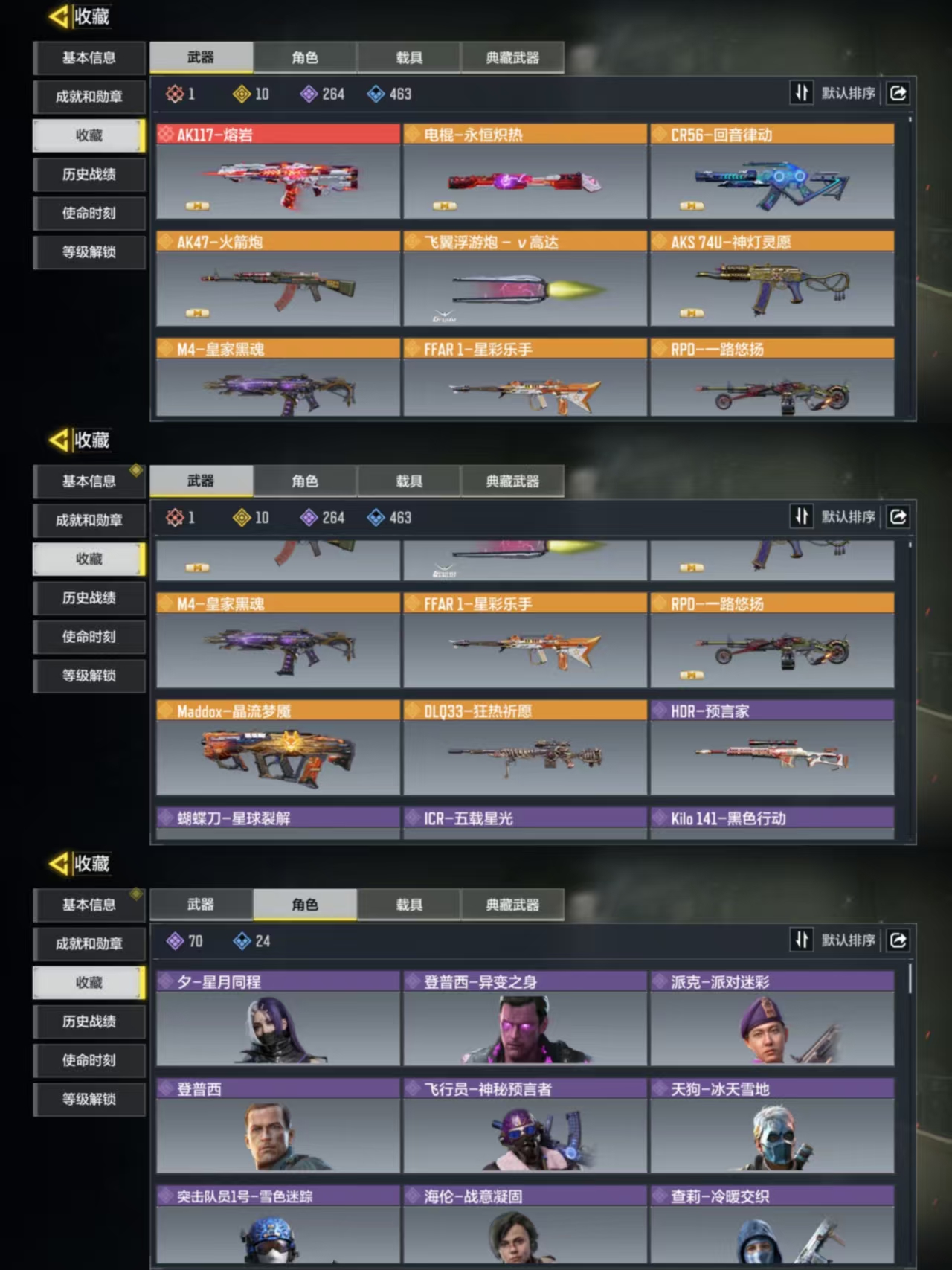The height and width of the screenshot is (1270, 952).
Task: Open 使命时刻 in the sidebar
Action: click(89, 214)
